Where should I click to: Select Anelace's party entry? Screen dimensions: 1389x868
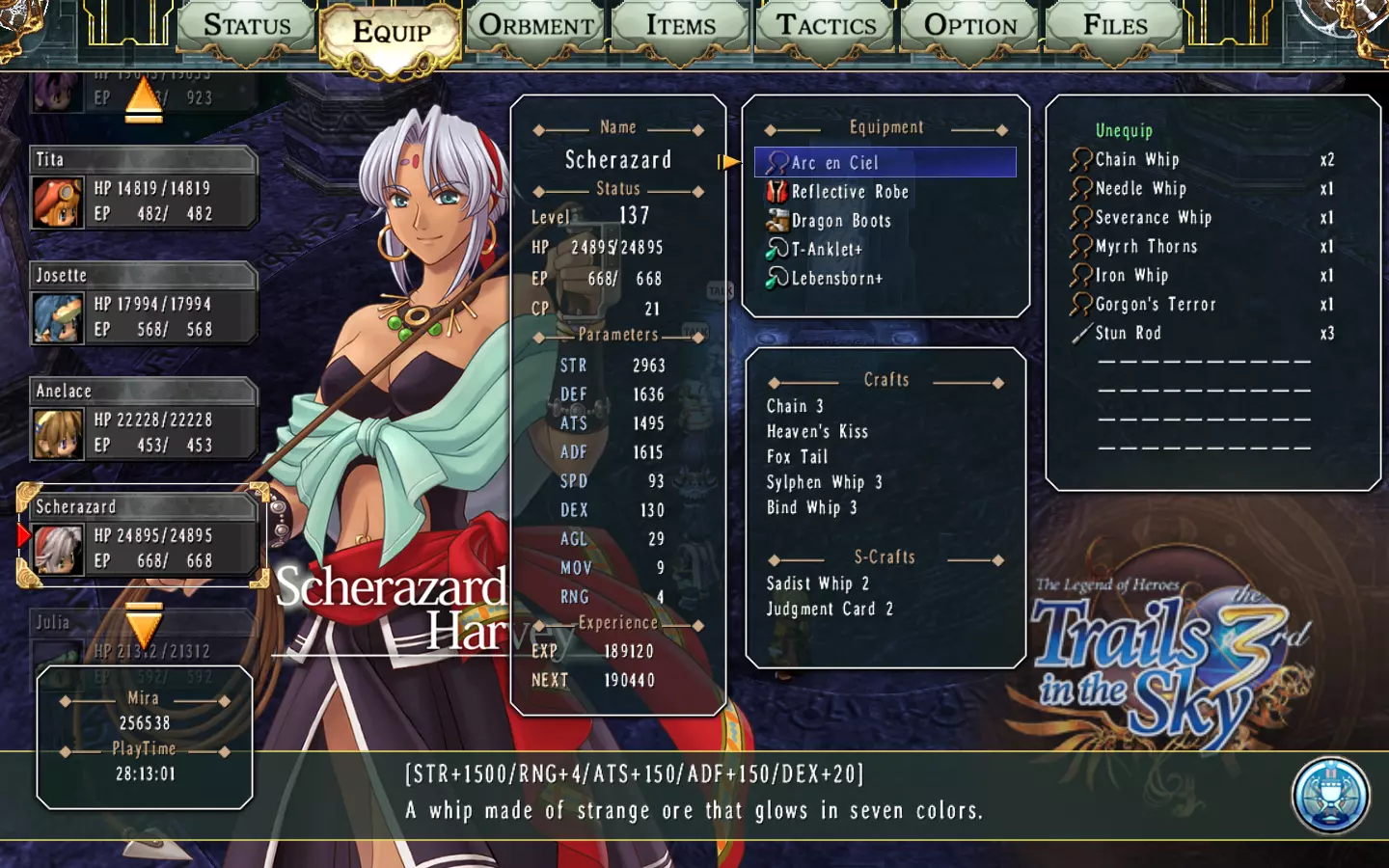point(143,420)
